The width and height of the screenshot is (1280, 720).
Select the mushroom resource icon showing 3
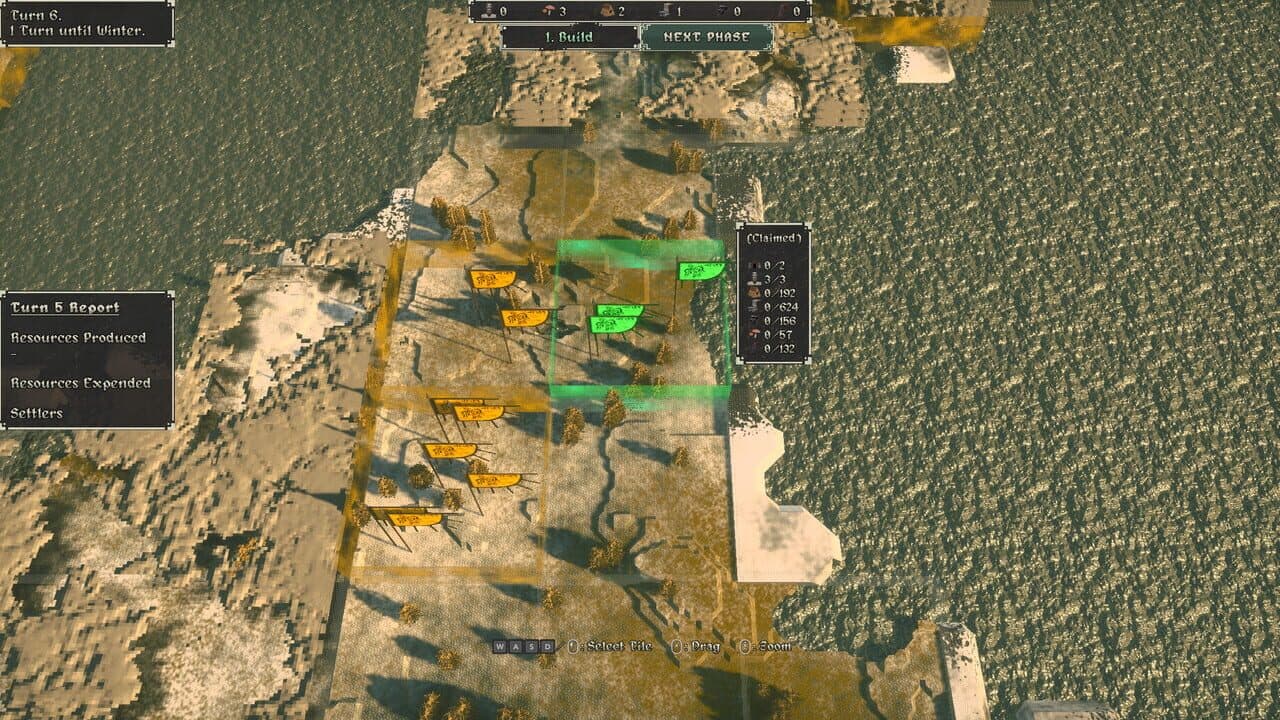(x=549, y=11)
